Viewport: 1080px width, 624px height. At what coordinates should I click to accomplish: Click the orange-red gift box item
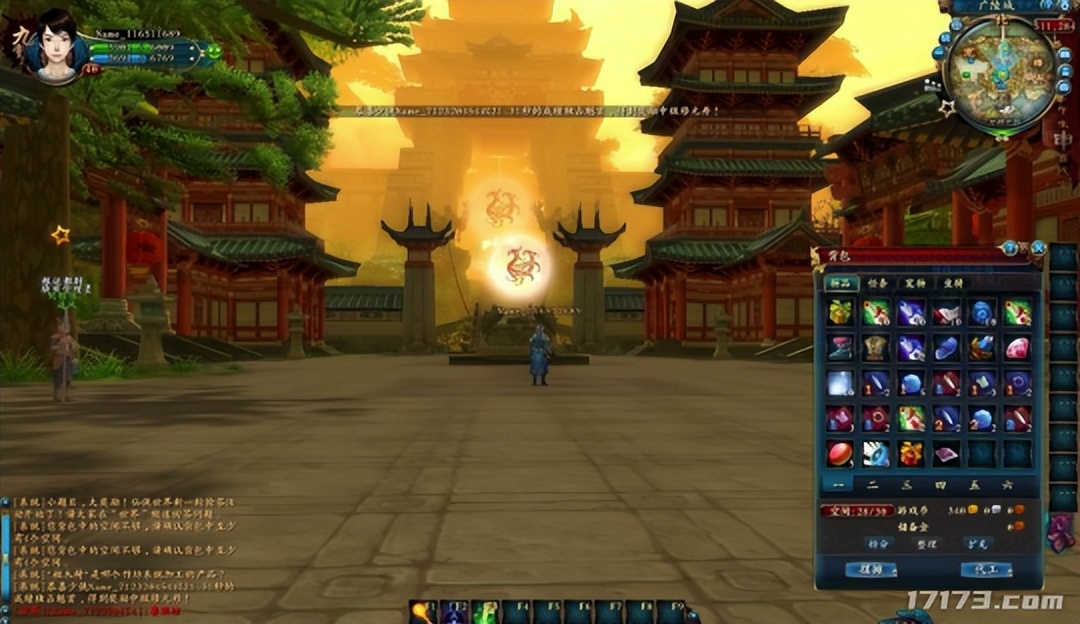point(911,453)
